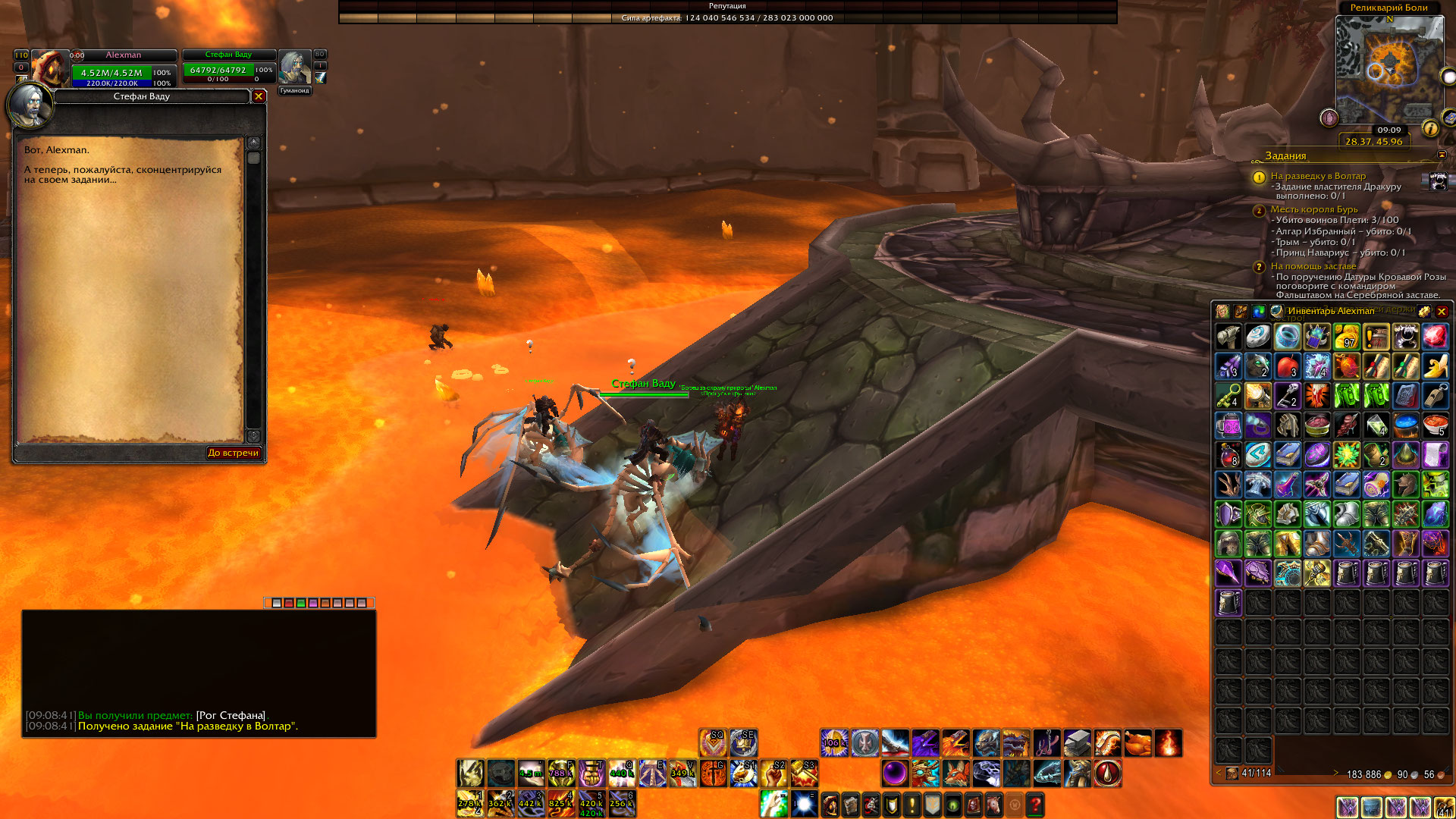Select the "Месть короля Бурь" quest in tracker
This screenshot has height=819, width=1456.
tap(1313, 209)
